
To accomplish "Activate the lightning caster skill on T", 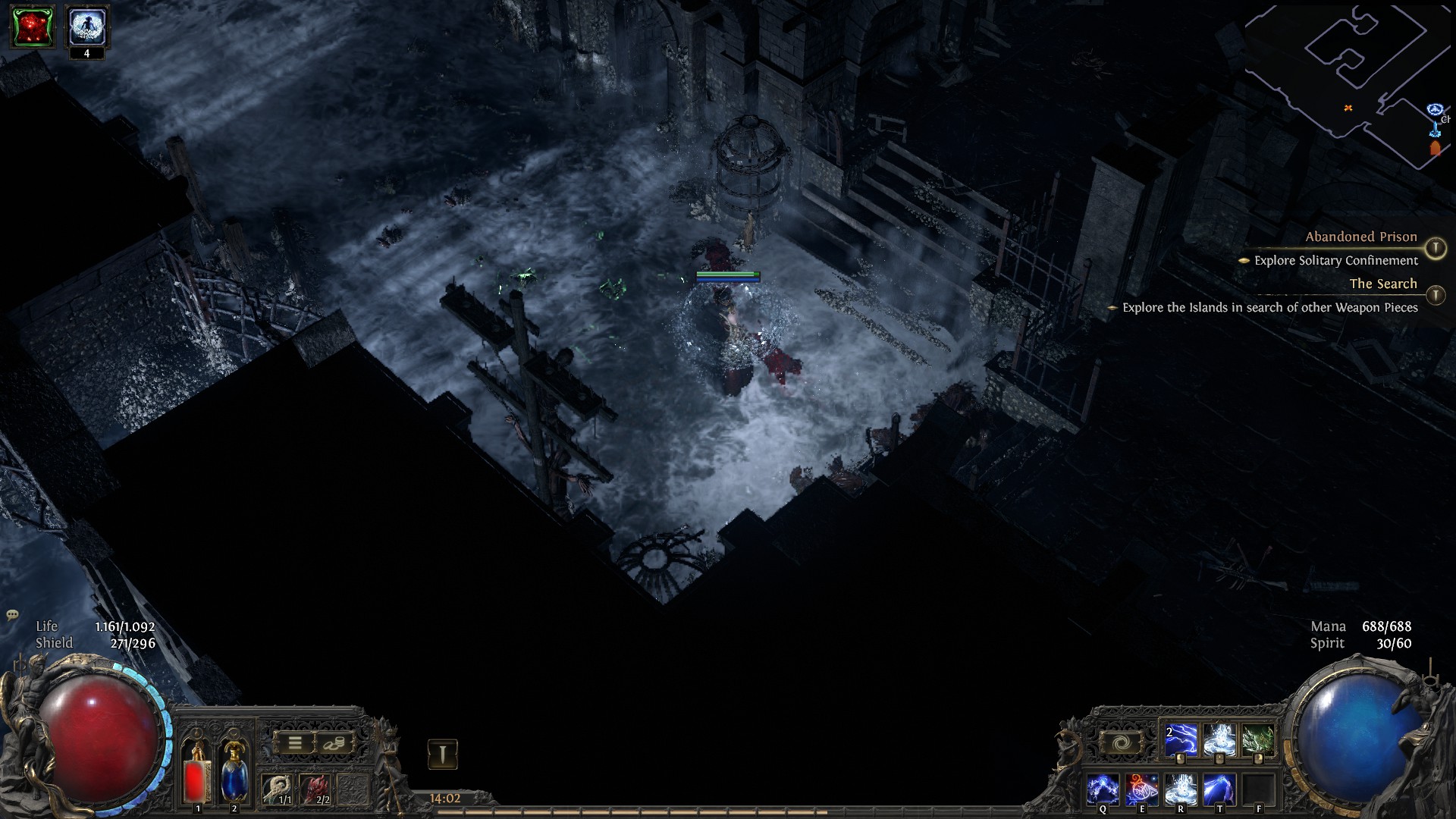I will point(1219,789).
